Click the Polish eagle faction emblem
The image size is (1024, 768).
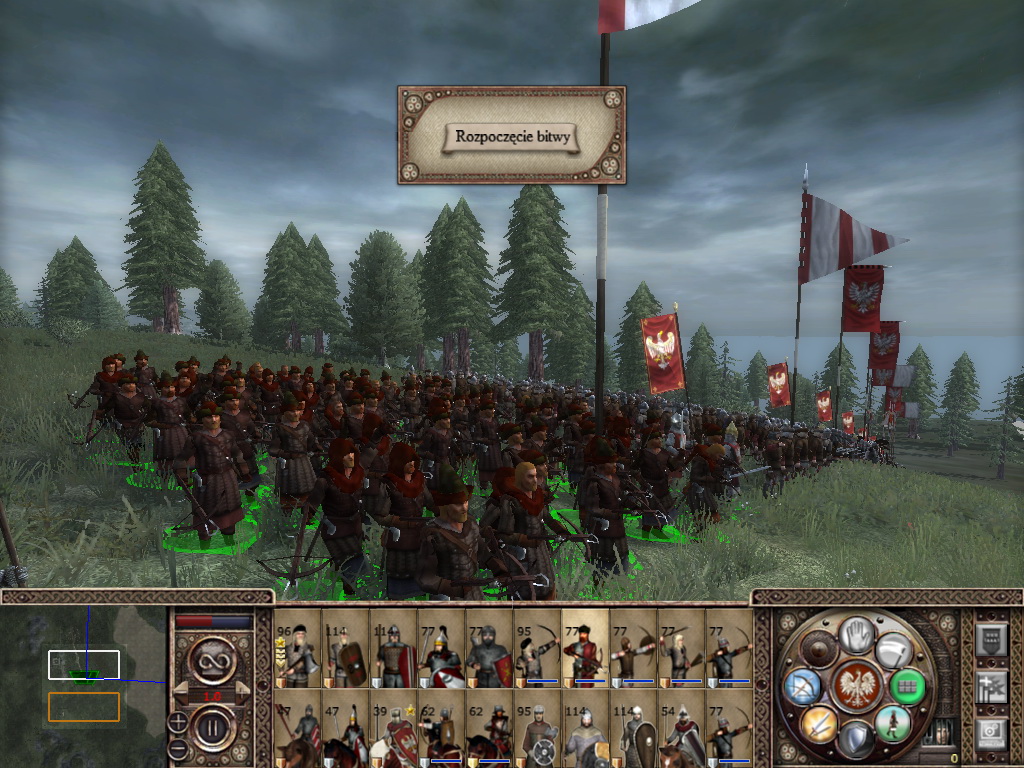[x=855, y=685]
